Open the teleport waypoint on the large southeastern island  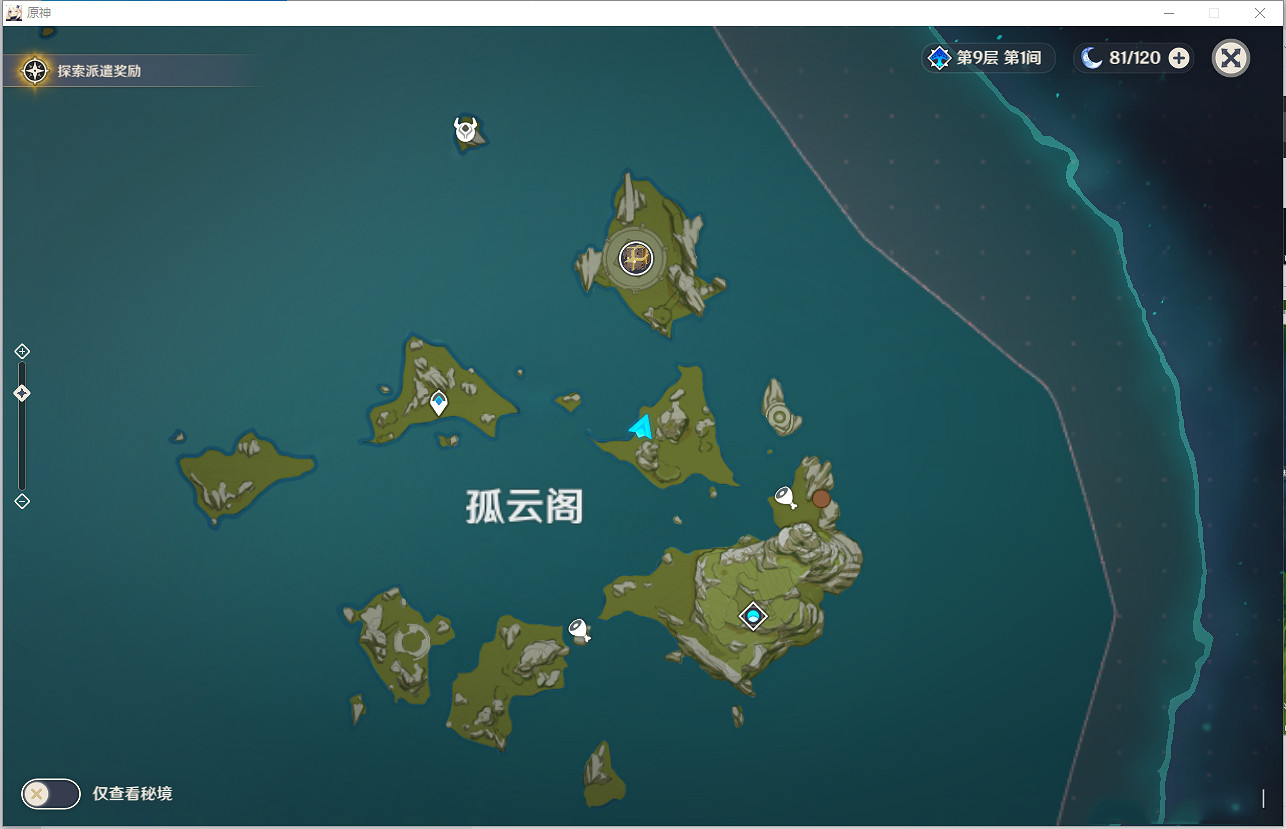(x=753, y=616)
